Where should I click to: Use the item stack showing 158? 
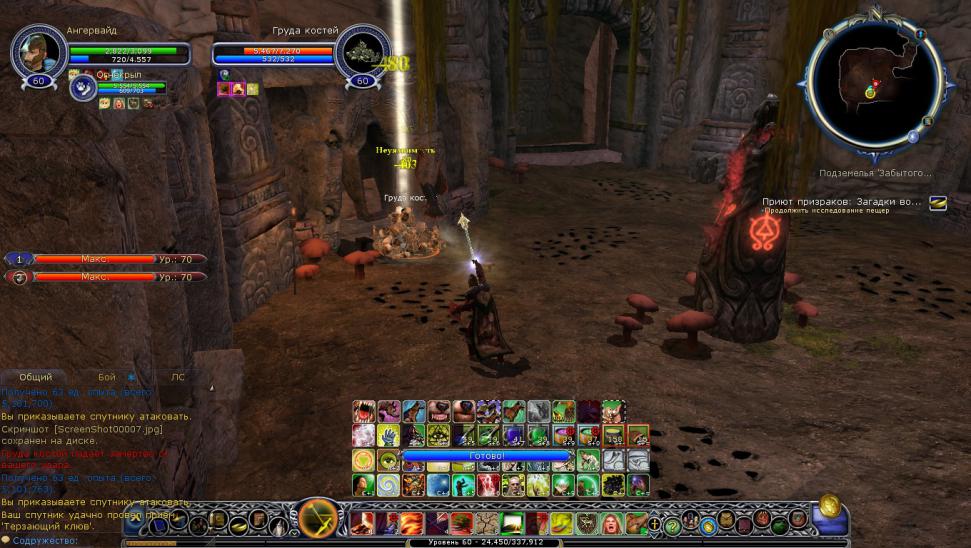613,435
